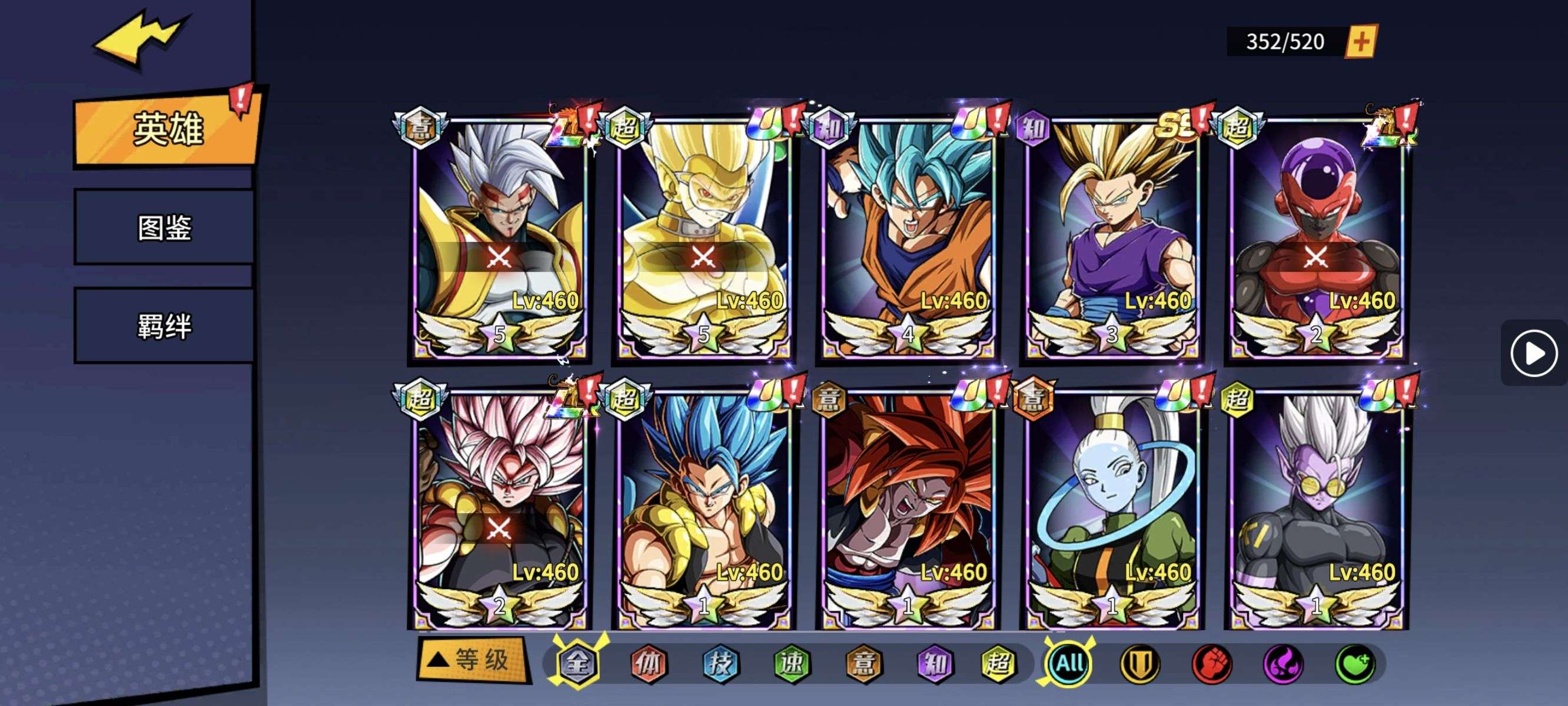Click the play arrow button on right edge
The image size is (1568, 706).
tap(1533, 353)
